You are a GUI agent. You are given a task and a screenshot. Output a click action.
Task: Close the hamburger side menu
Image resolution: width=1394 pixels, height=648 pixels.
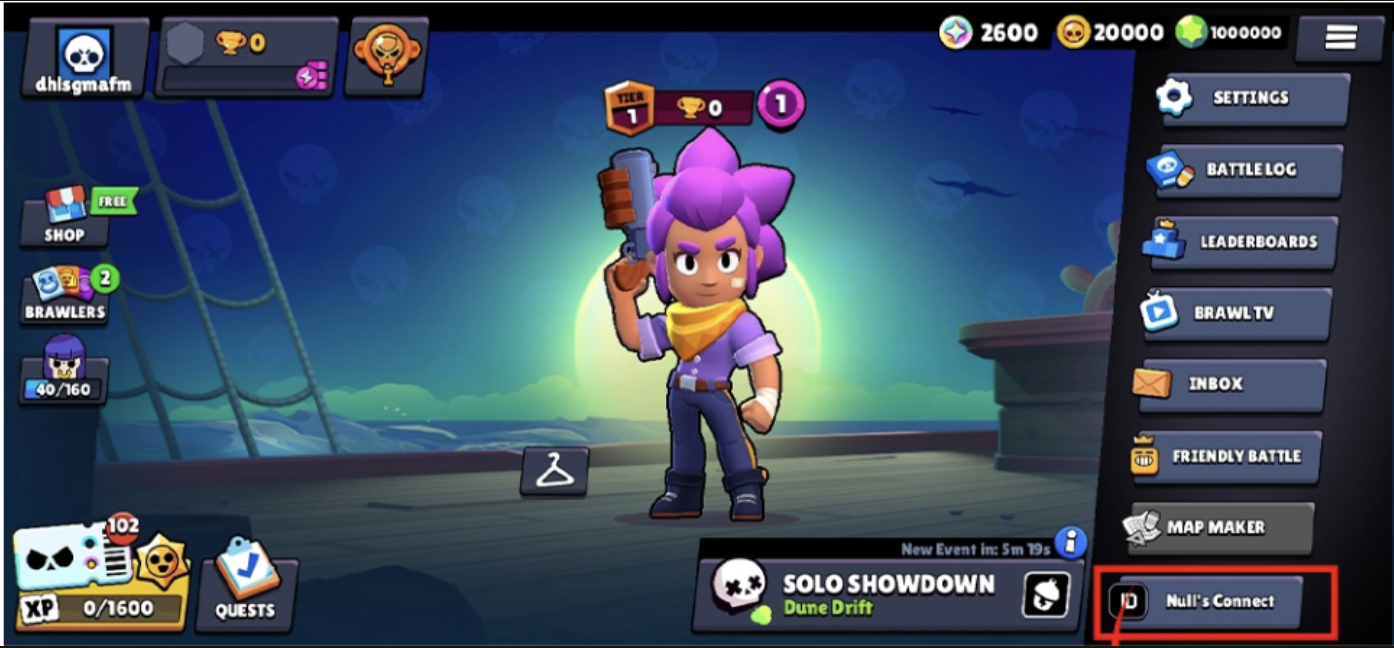(x=1340, y=38)
